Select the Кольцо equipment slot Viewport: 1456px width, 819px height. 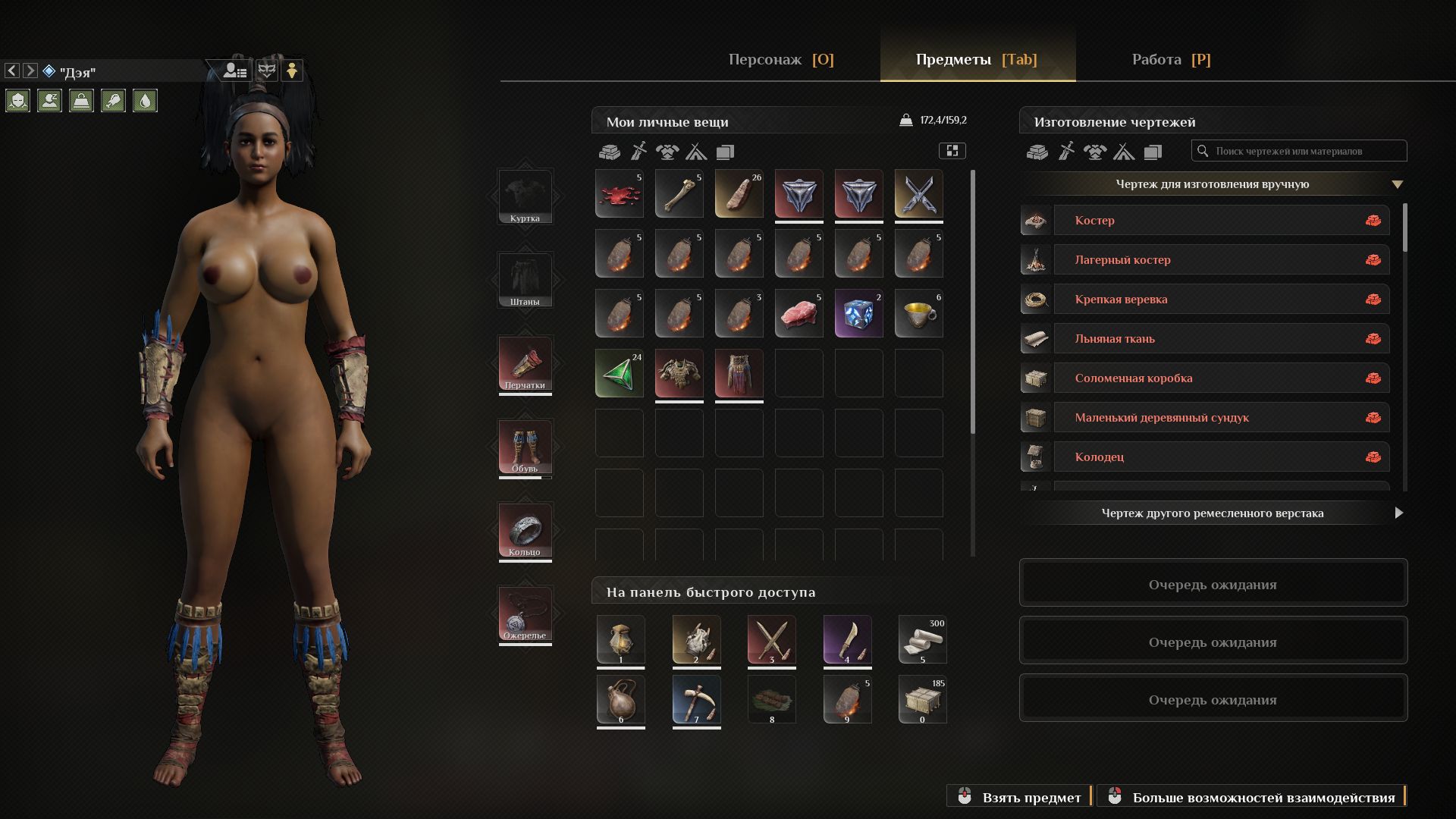[x=525, y=530]
